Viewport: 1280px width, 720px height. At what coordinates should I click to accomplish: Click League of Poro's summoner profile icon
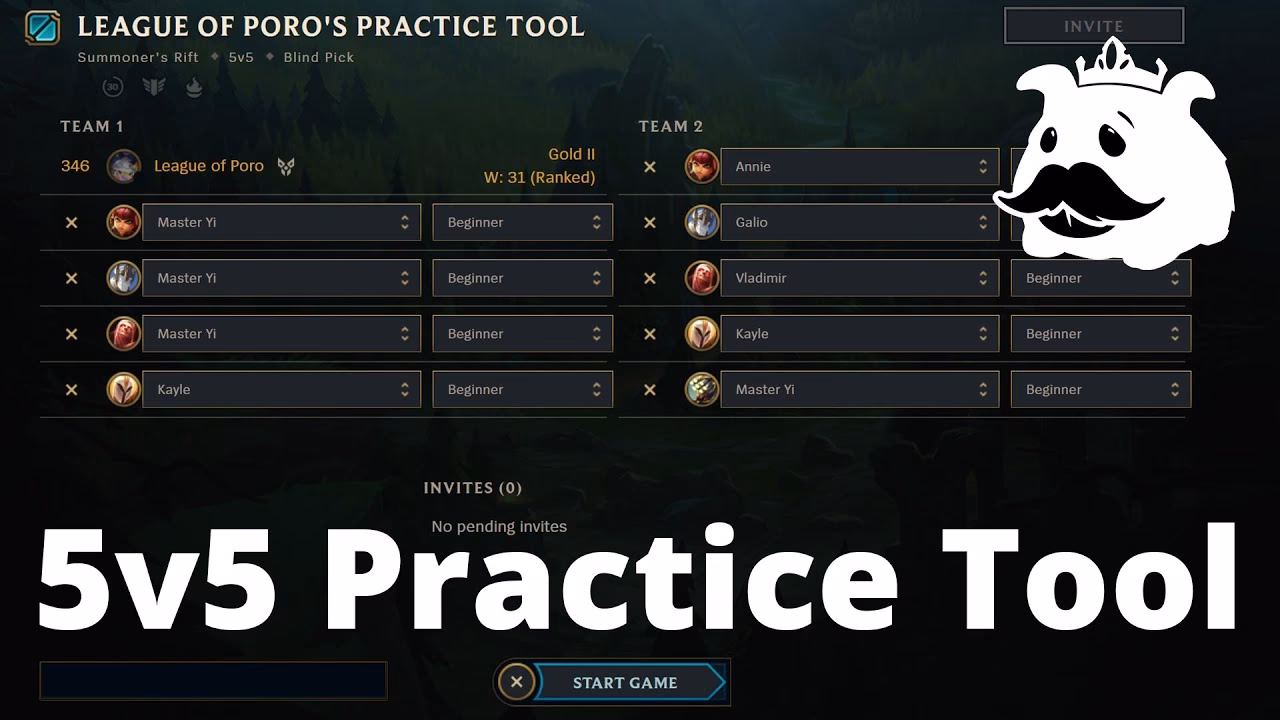123,166
